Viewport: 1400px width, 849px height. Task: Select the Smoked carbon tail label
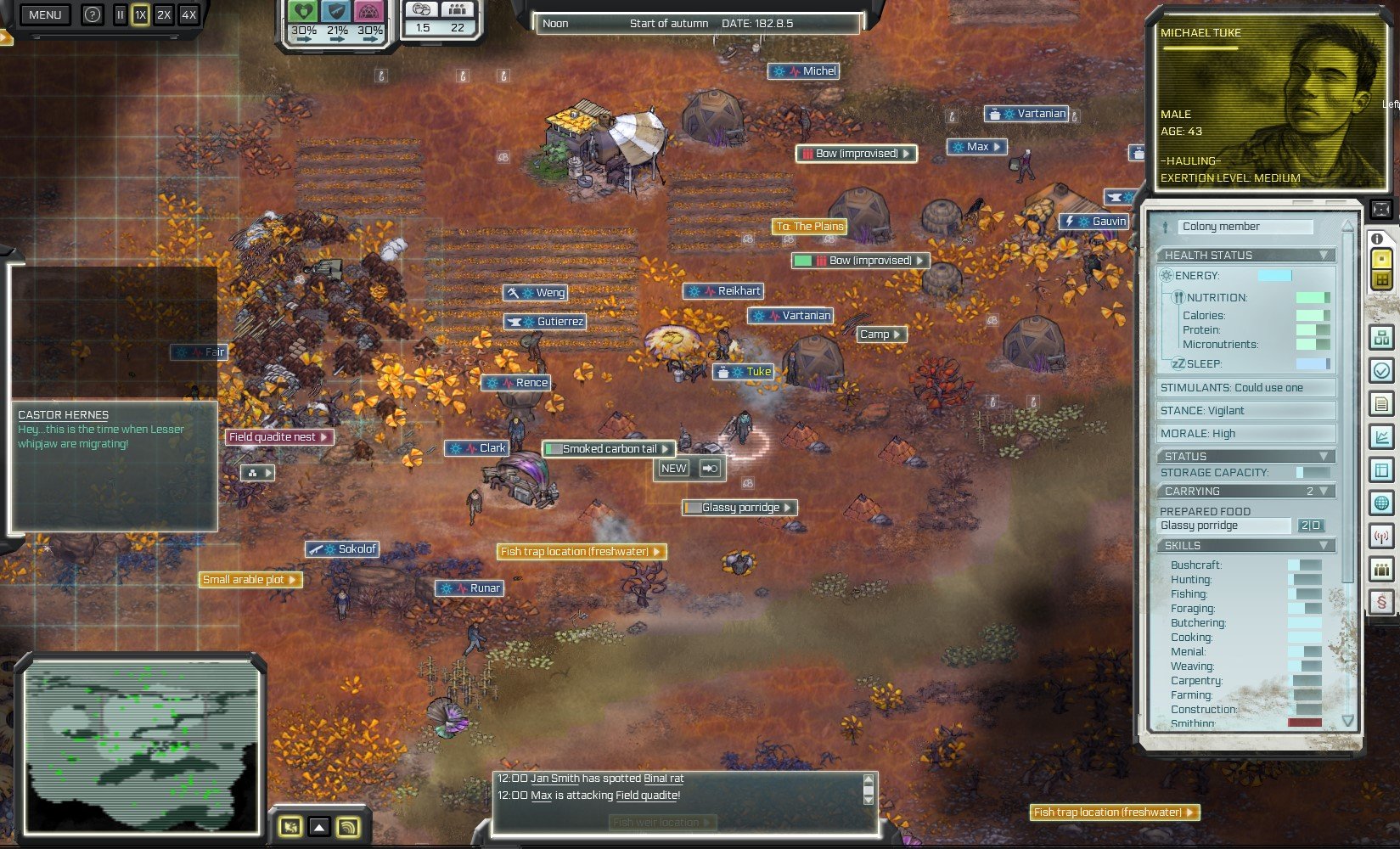pos(609,448)
